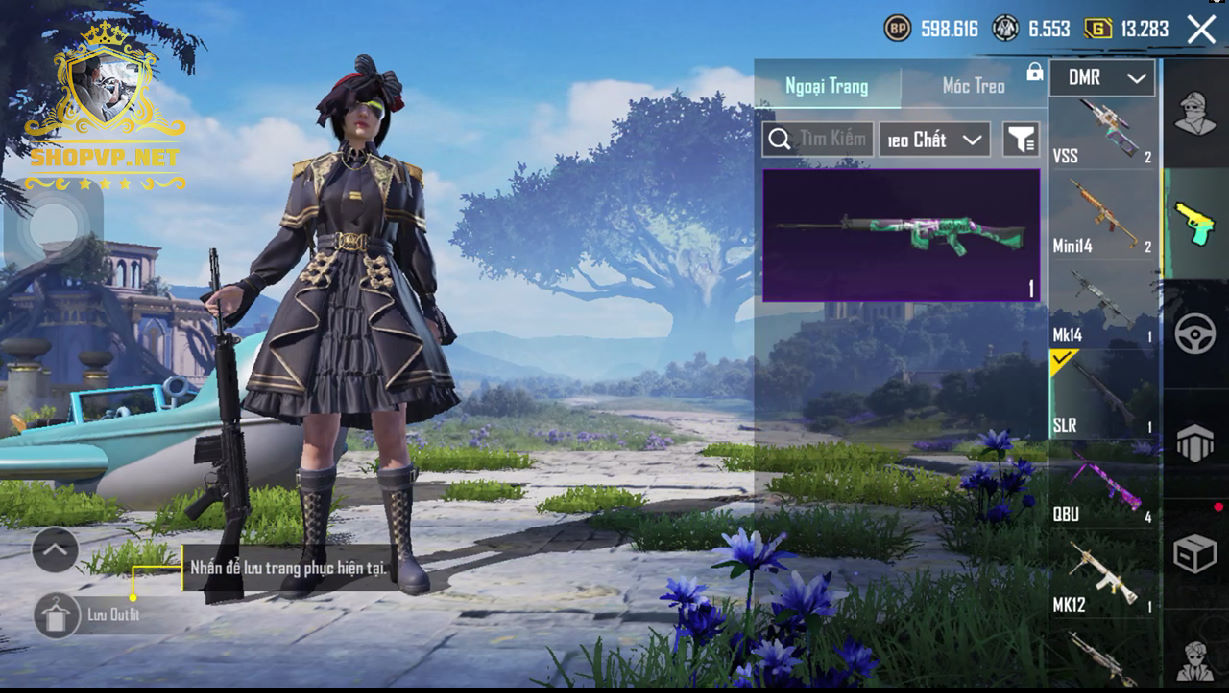Open the Chất quality dropdown
This screenshot has height=693, width=1229.
[x=934, y=140]
